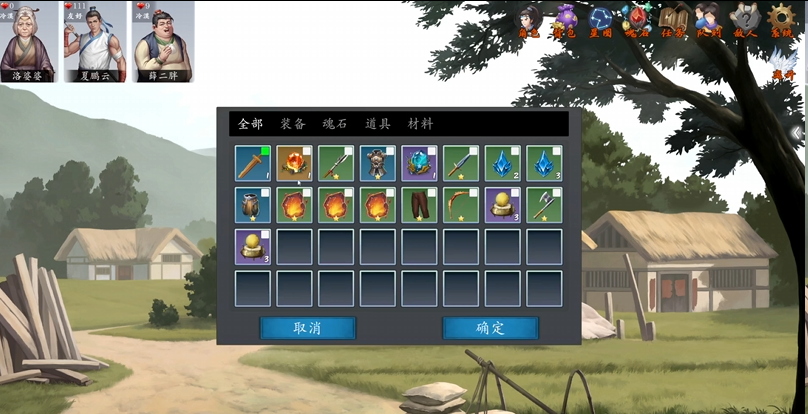The width and height of the screenshot is (808, 414).
Task: Choose the battle axe item slot
Action: click(x=544, y=205)
